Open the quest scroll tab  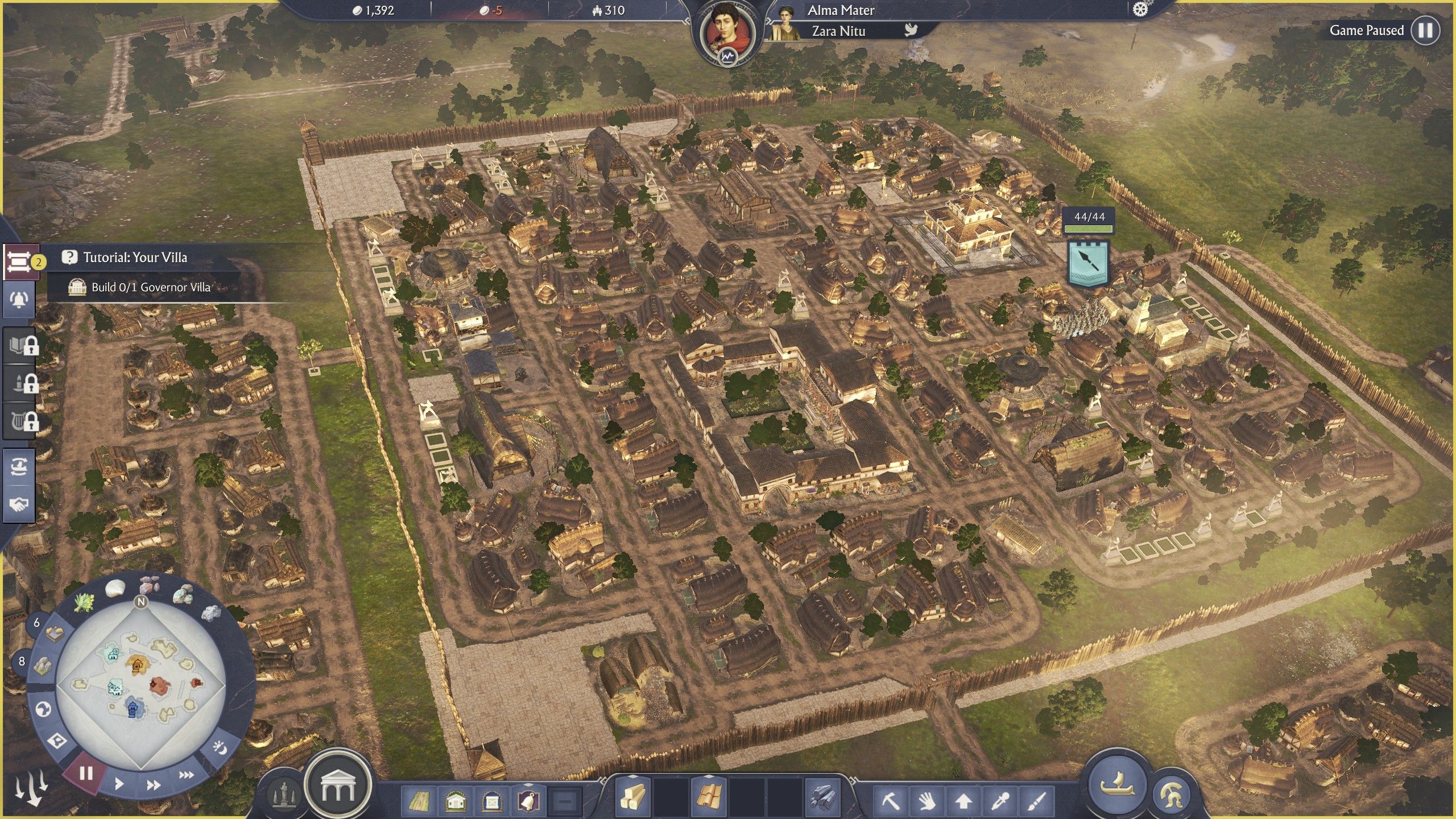19,262
